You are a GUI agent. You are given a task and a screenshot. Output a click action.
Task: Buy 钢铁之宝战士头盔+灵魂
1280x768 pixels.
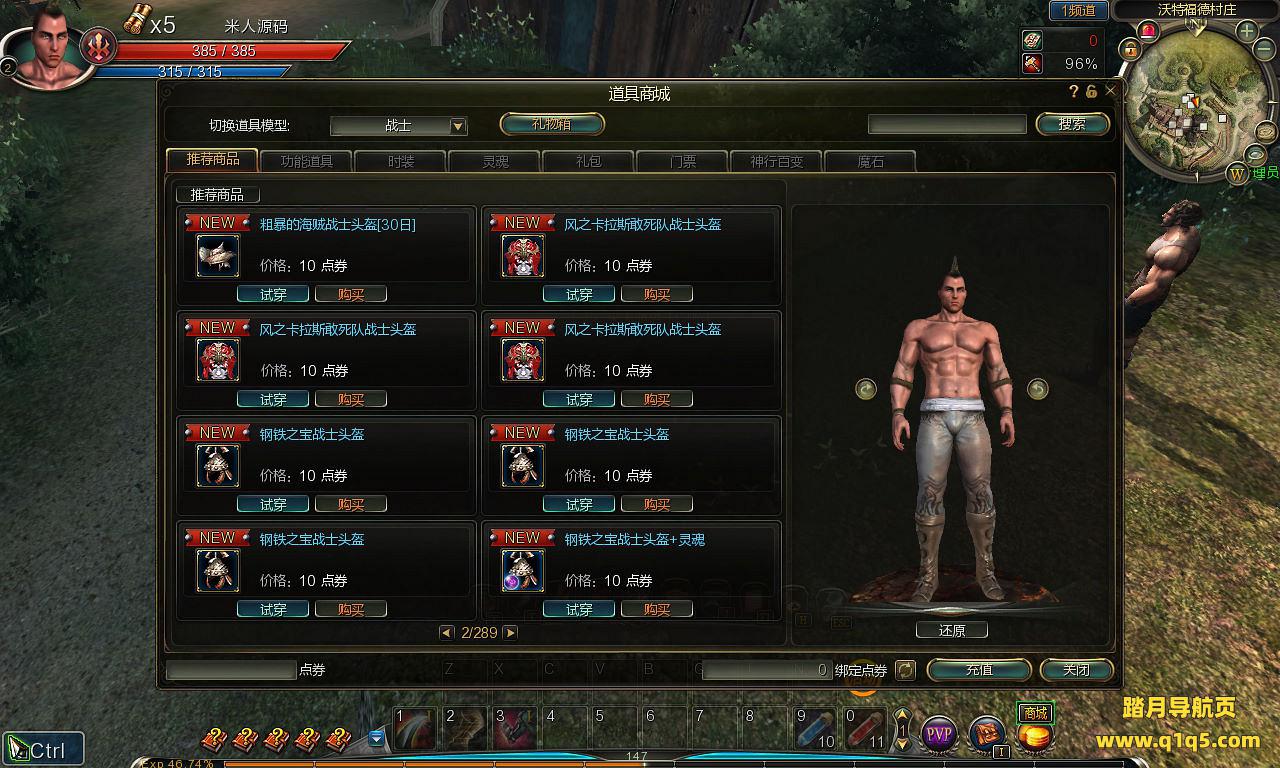point(656,609)
